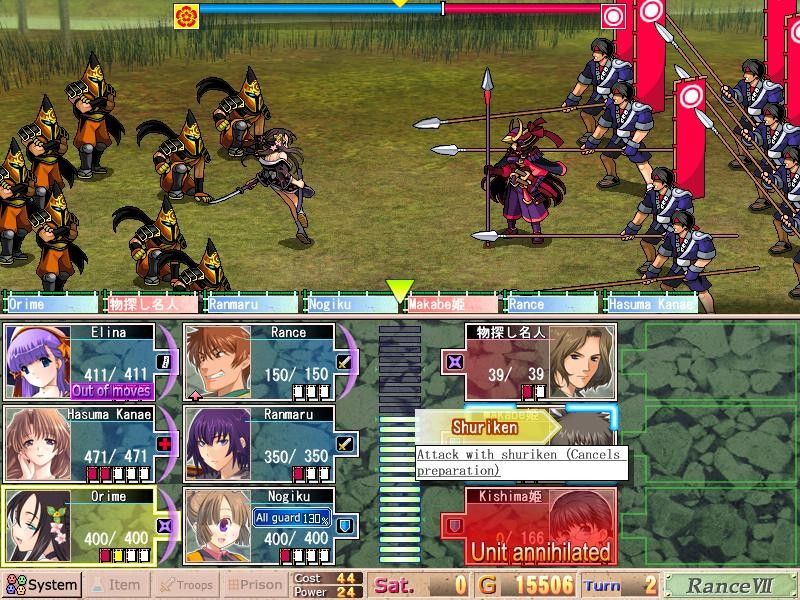Choose the Shuriken attack action
The height and width of the screenshot is (600, 800).
coord(486,427)
